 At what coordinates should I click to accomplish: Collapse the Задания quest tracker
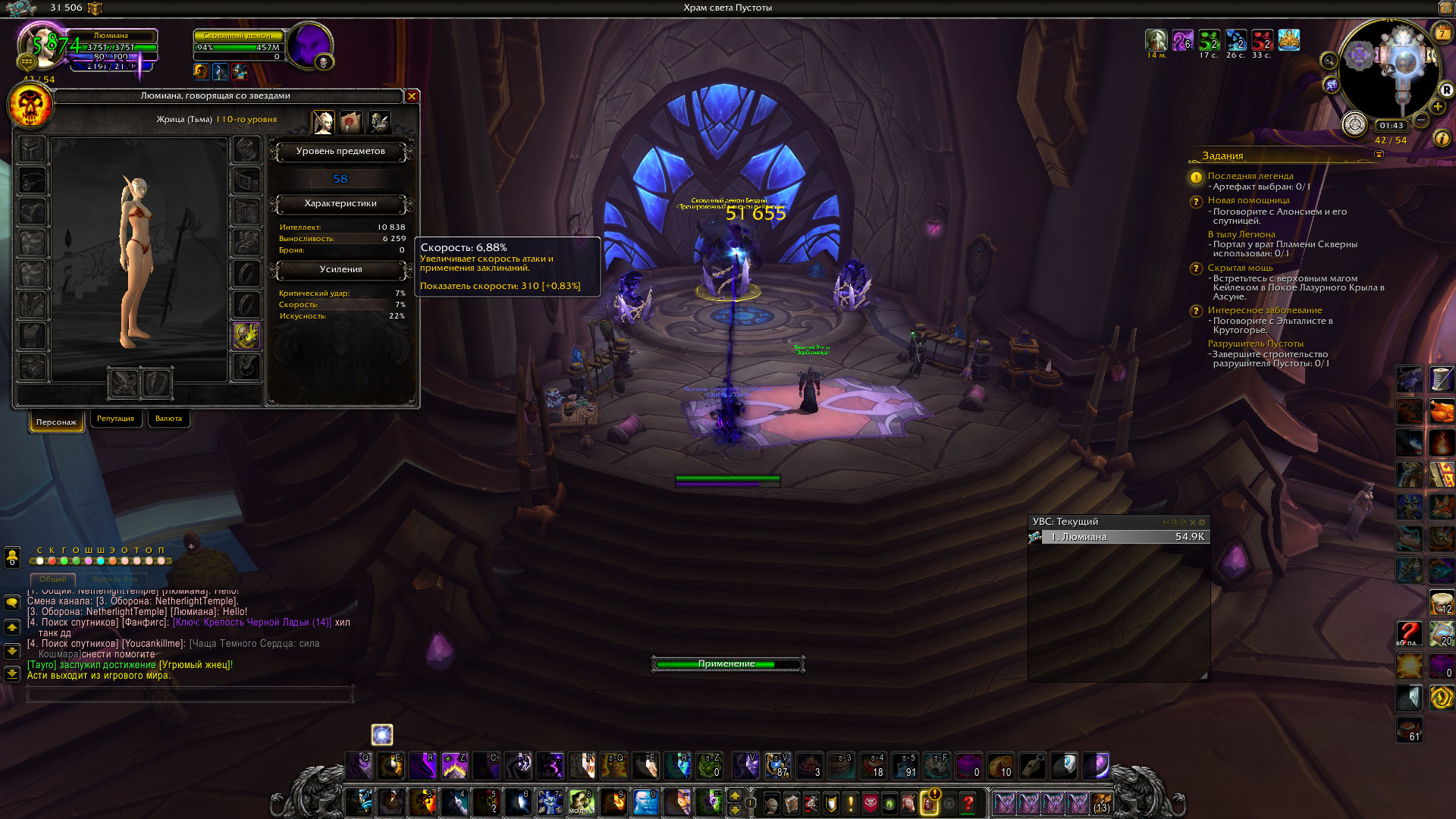click(x=1379, y=155)
